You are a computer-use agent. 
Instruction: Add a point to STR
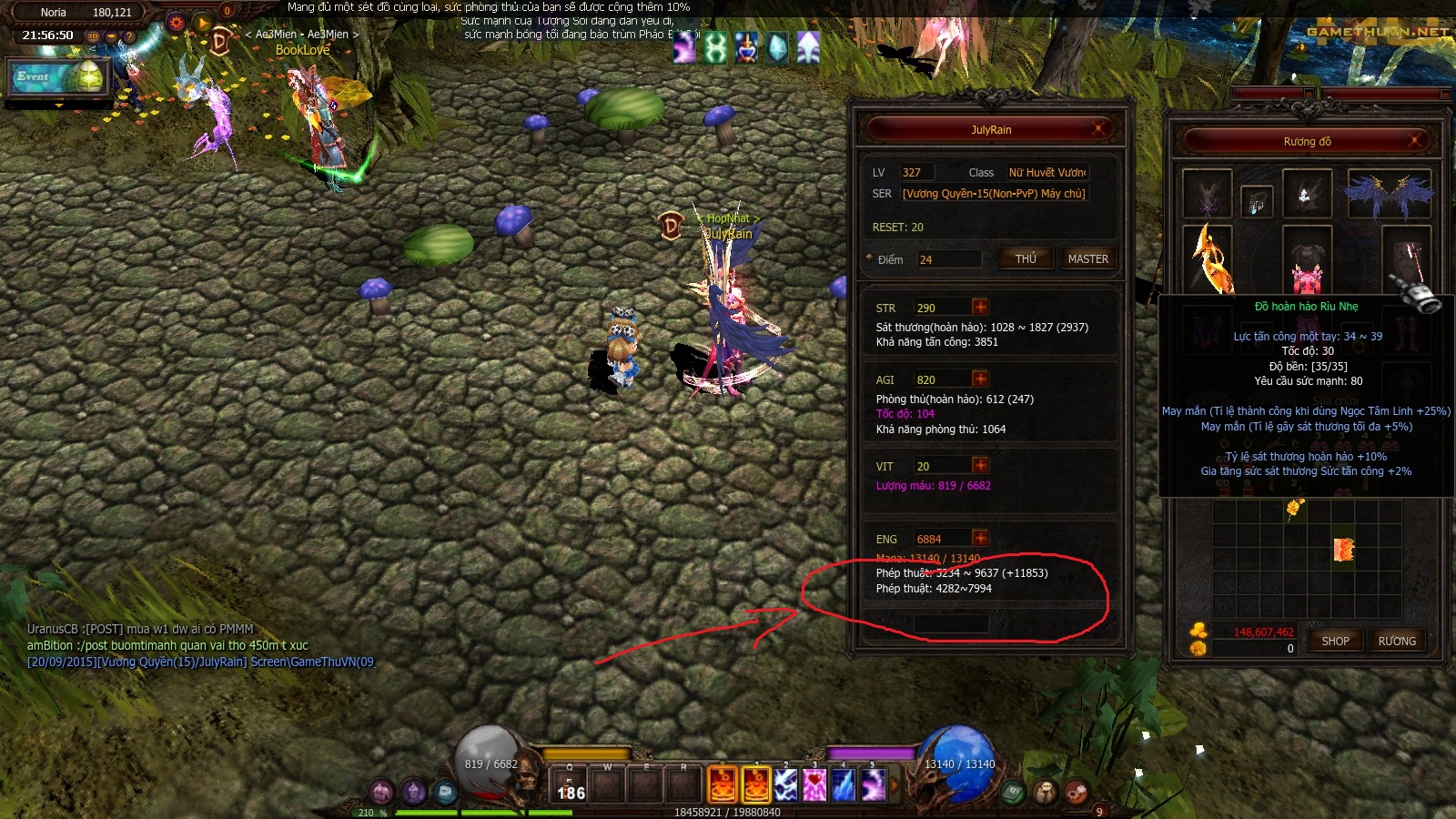(980, 307)
